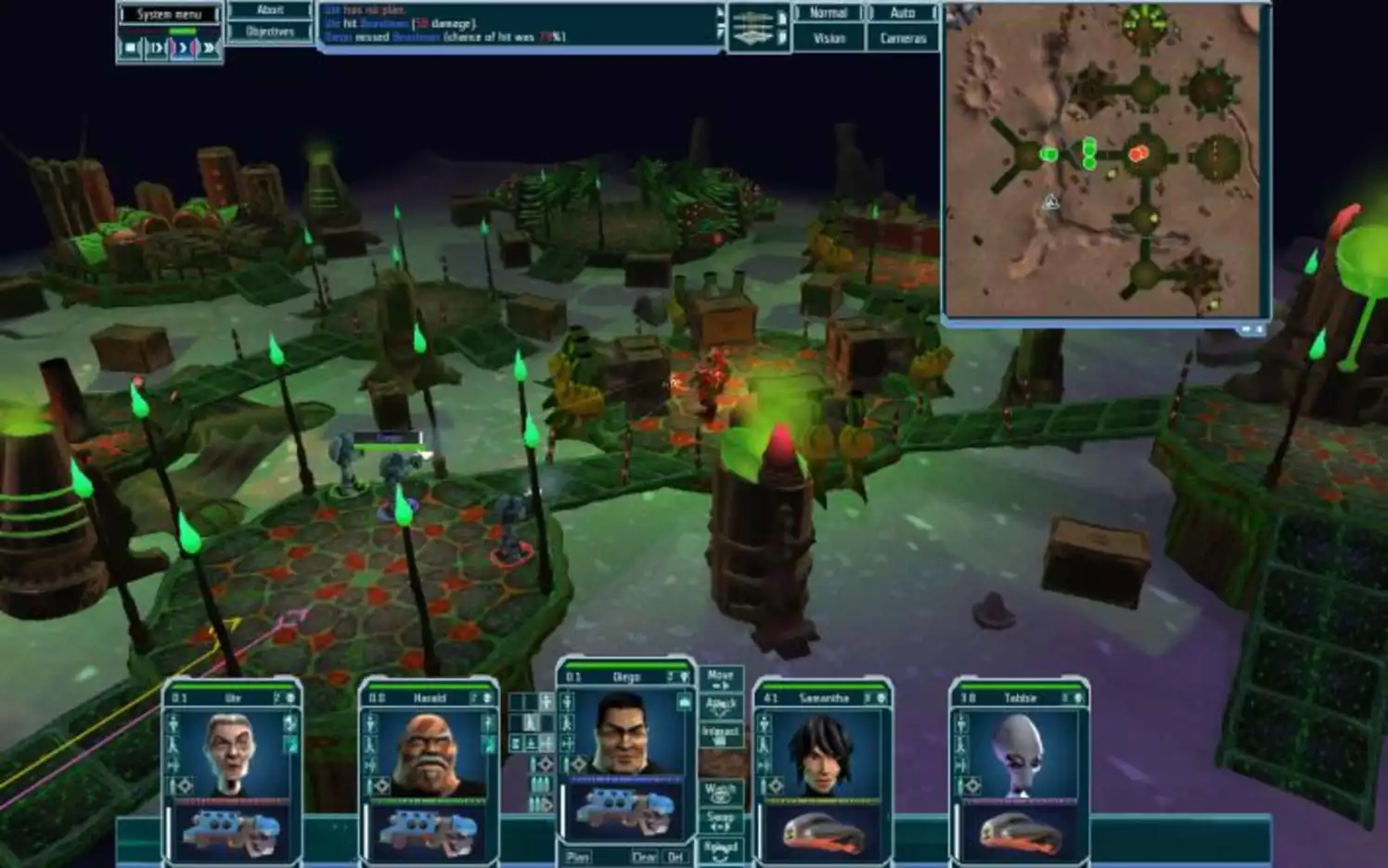
Task: Toggle the Vision overlay
Action: click(829, 38)
